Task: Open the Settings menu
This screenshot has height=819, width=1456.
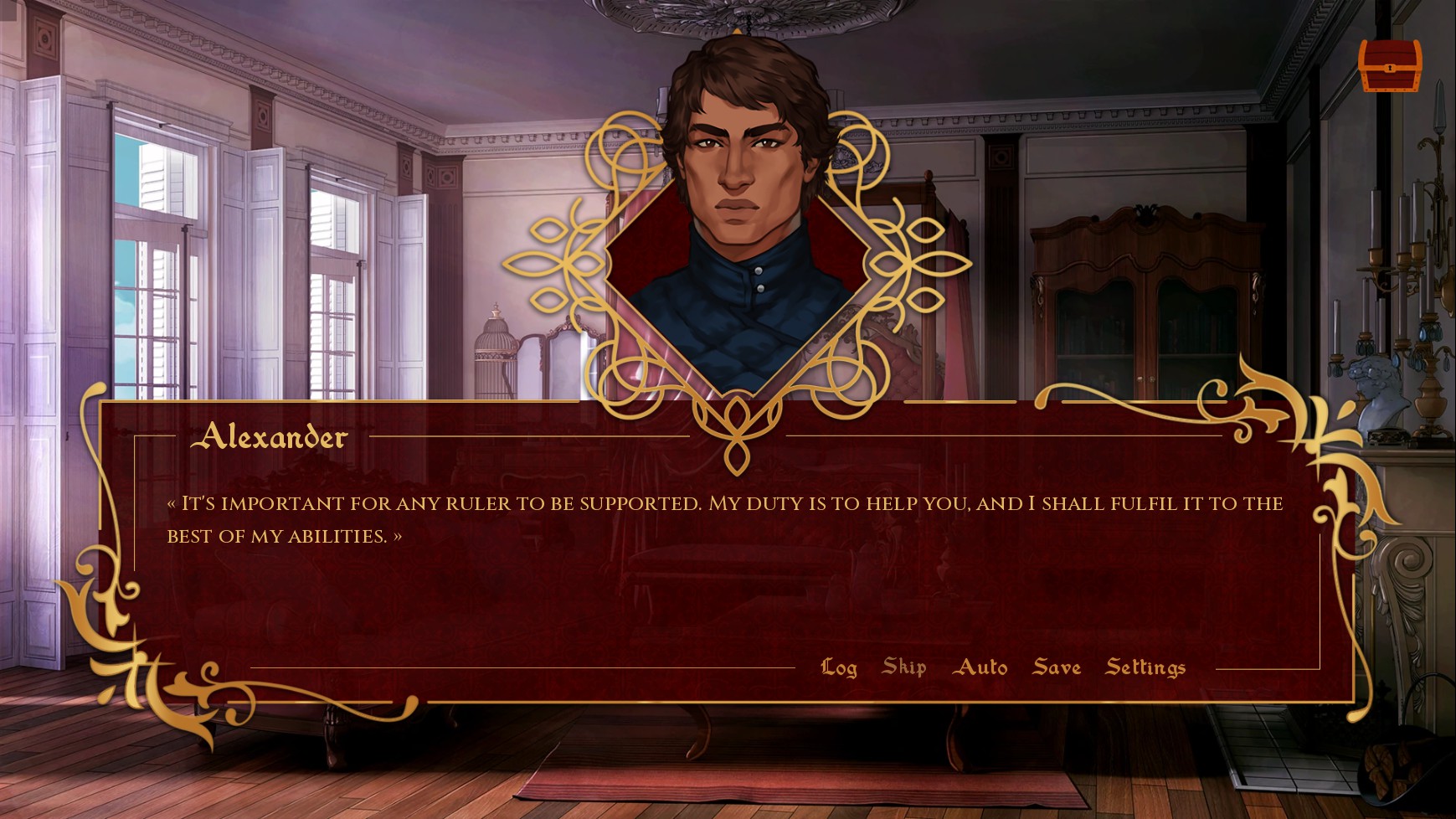Action: coord(1145,667)
